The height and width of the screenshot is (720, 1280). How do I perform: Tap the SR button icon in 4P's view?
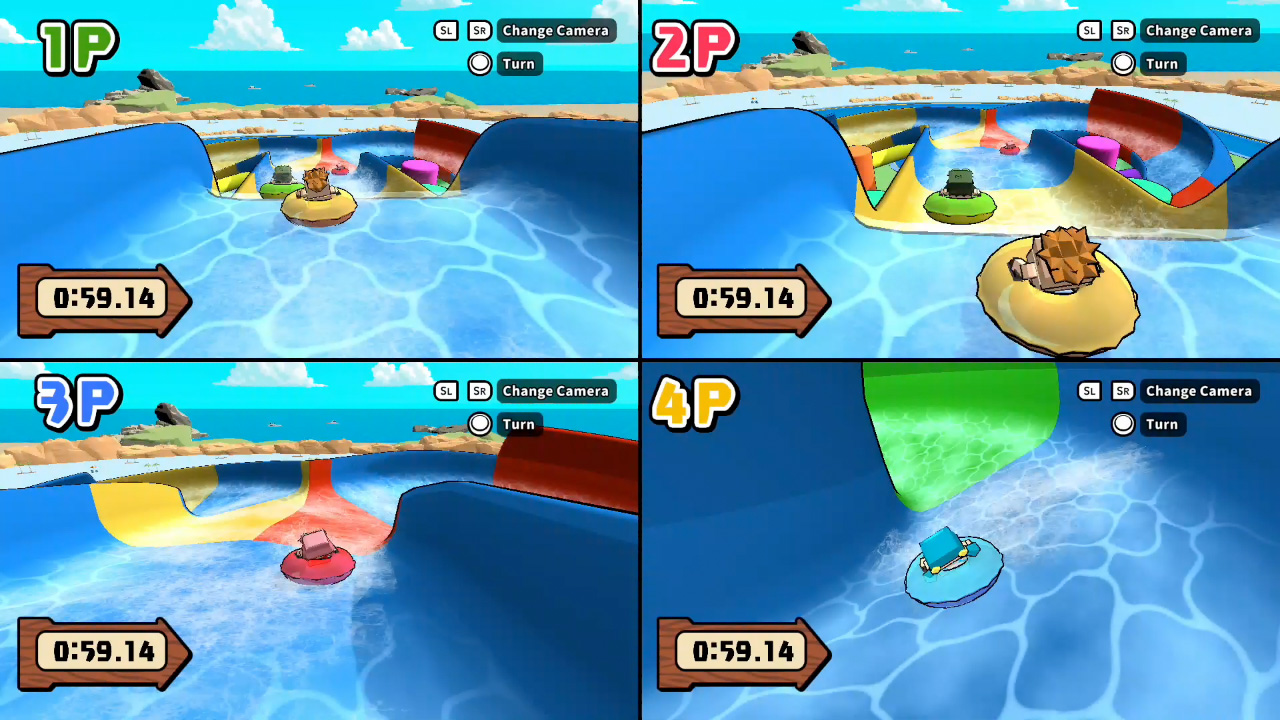pos(1122,391)
